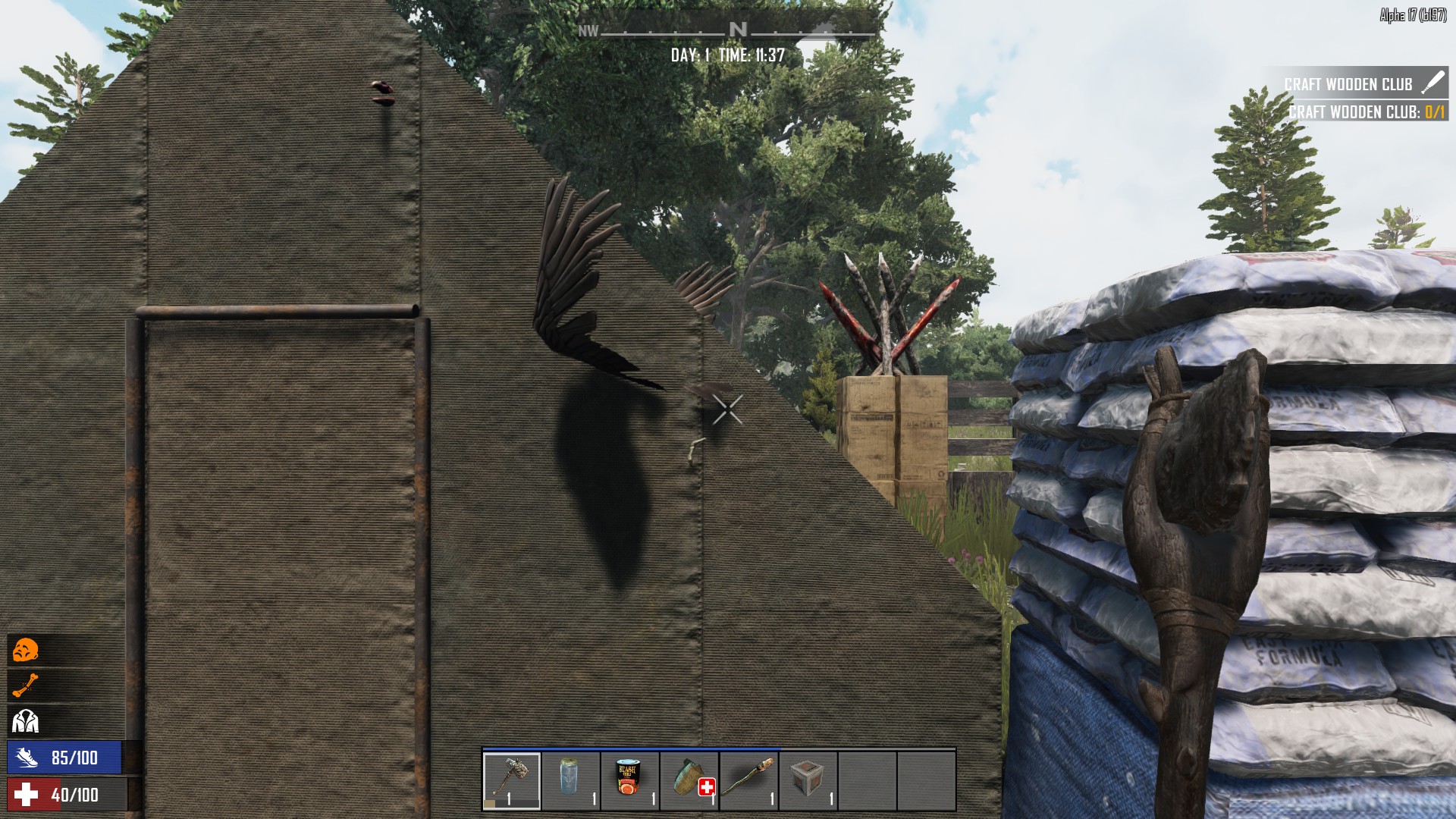The width and height of the screenshot is (1456, 819).
Task: Inspect the broken bone debuff icon
Action: tap(25, 686)
